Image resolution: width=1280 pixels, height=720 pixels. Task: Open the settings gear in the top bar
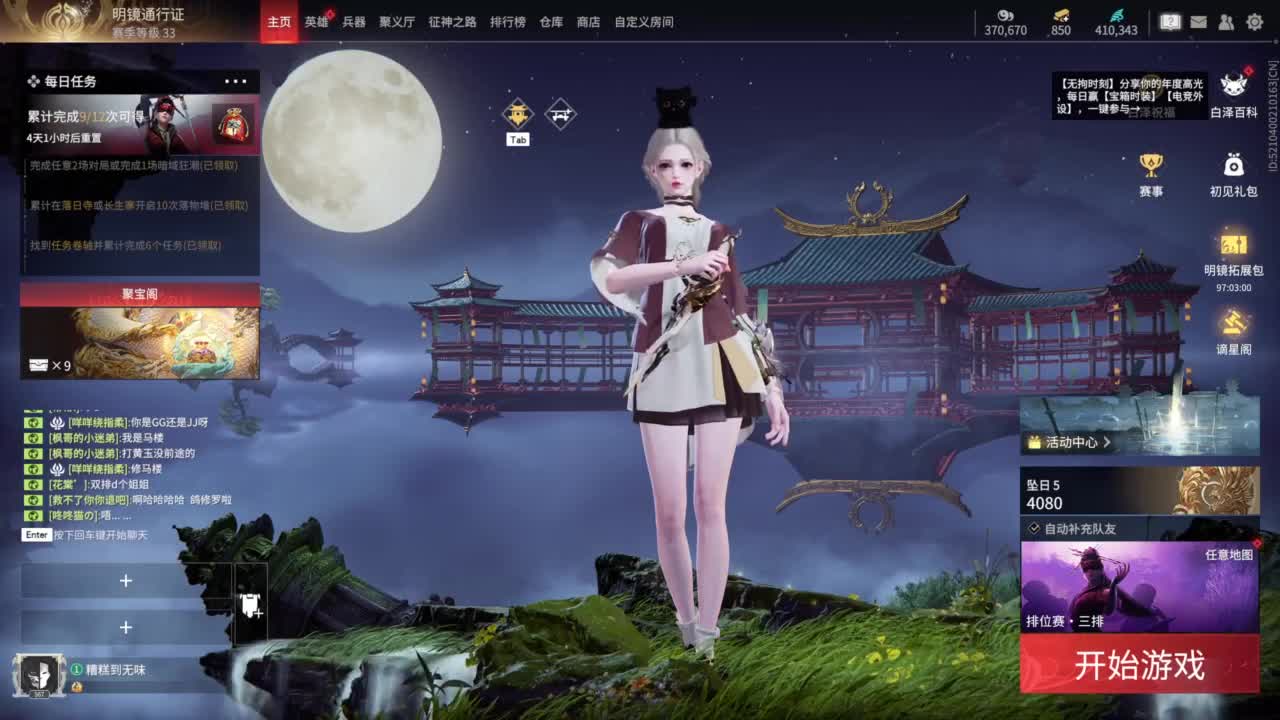[x=1256, y=20]
